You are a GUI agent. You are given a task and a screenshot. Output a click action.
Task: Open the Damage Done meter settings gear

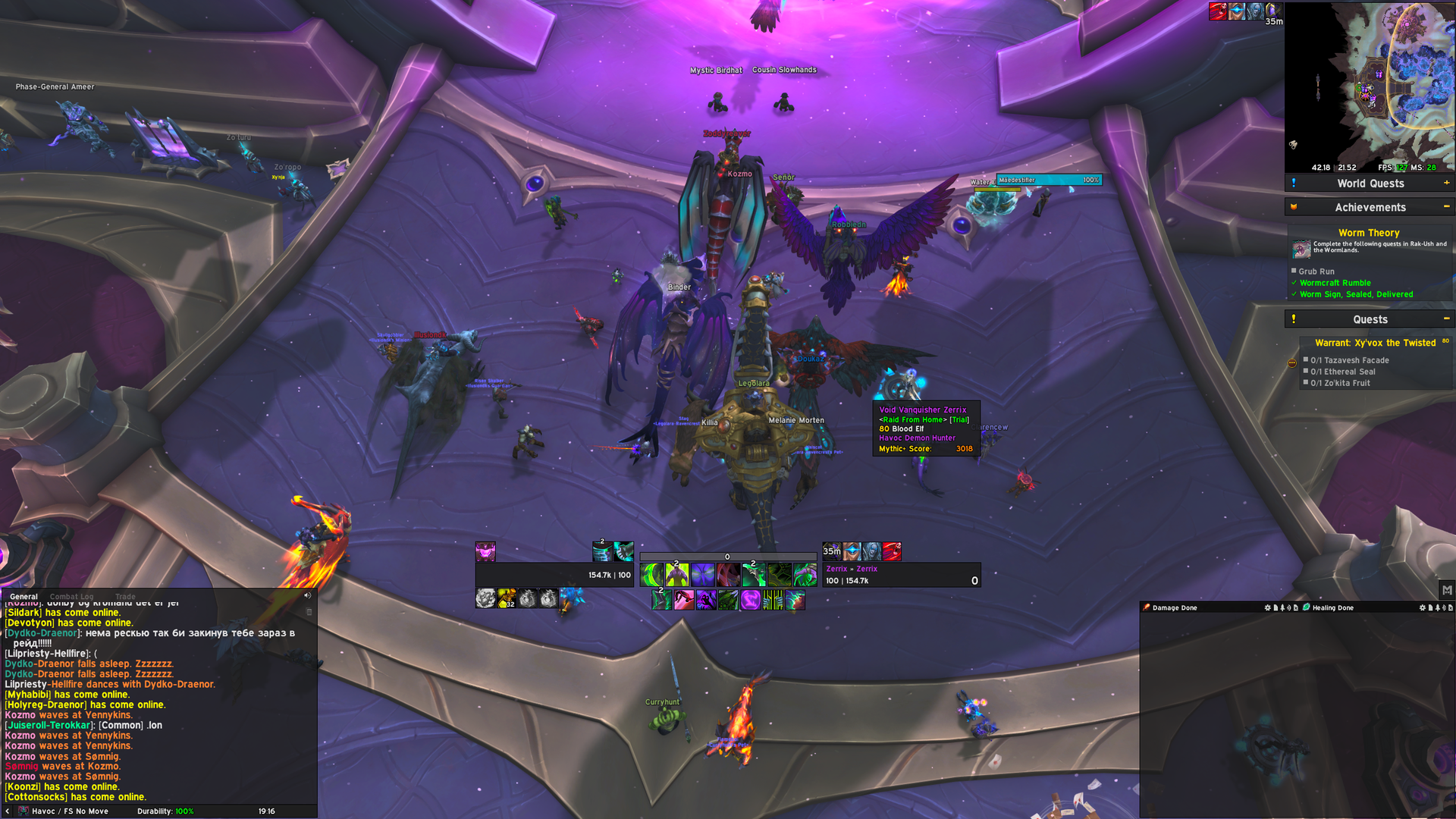pyautogui.click(x=1267, y=607)
